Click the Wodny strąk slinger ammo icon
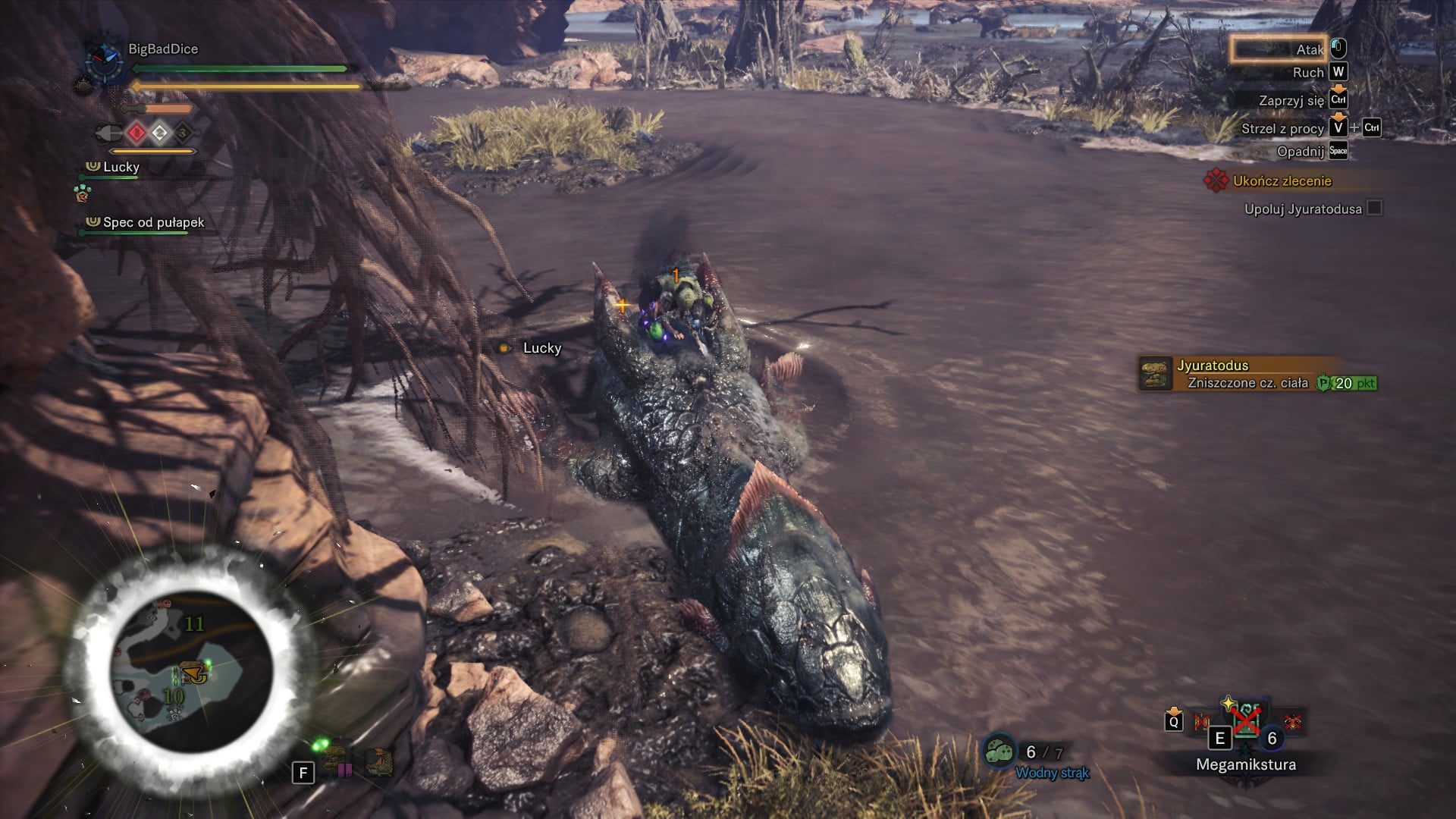1456x819 pixels. click(1000, 752)
